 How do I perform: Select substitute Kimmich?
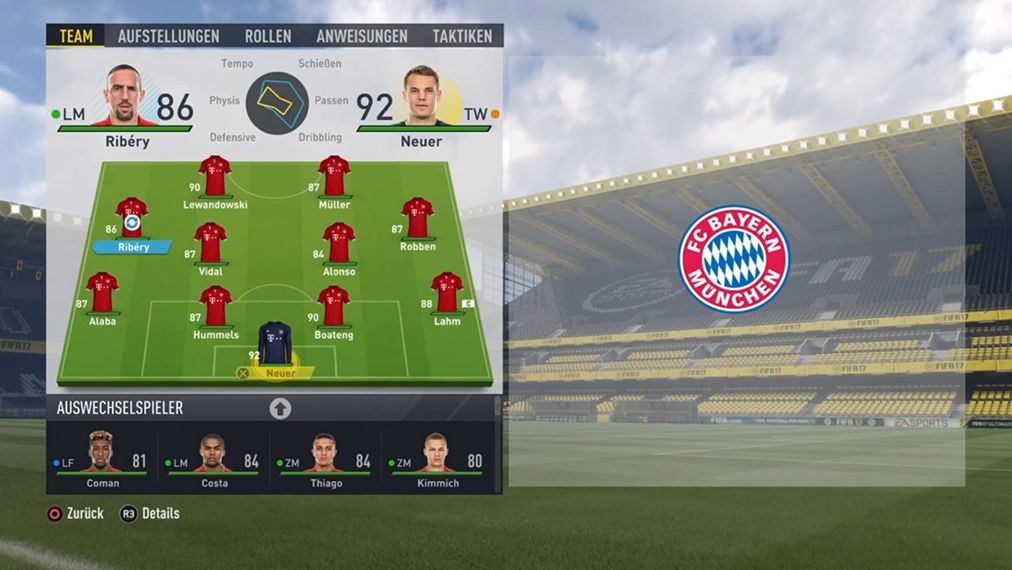(437, 461)
